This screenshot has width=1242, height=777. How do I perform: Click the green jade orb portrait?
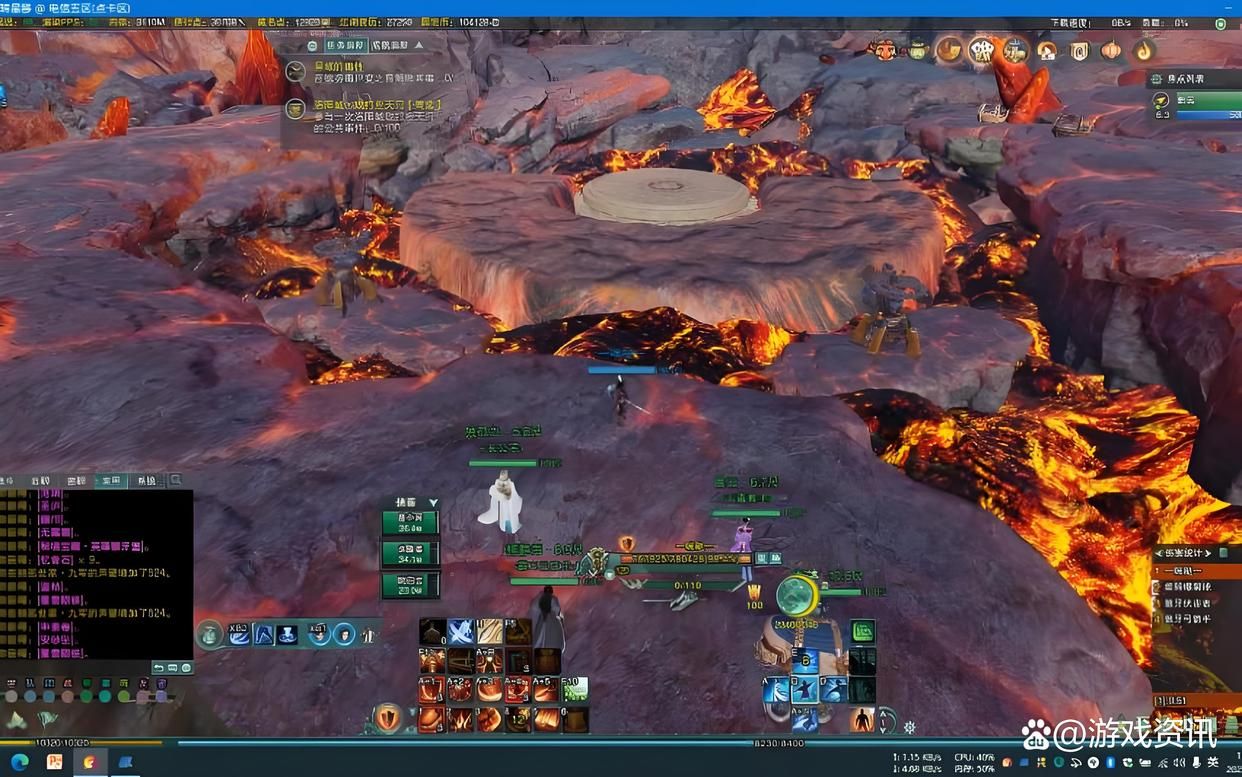798,596
